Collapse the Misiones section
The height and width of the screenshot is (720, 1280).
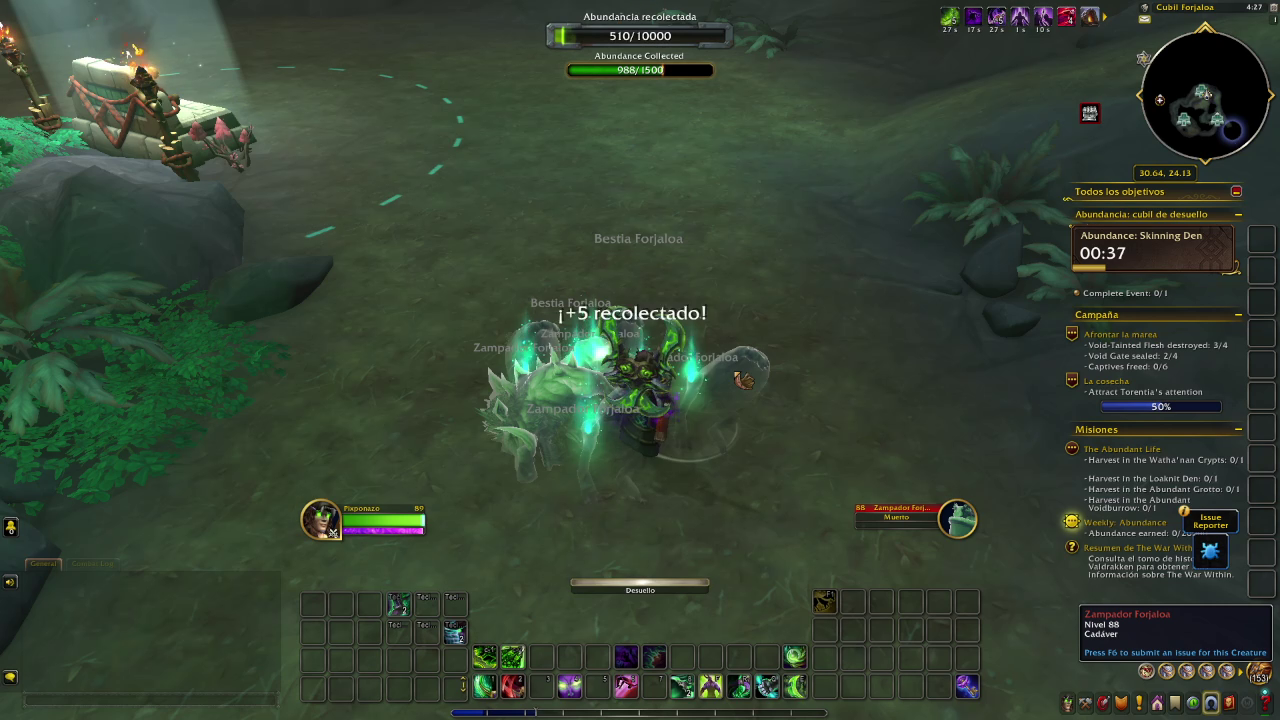[x=1238, y=430]
